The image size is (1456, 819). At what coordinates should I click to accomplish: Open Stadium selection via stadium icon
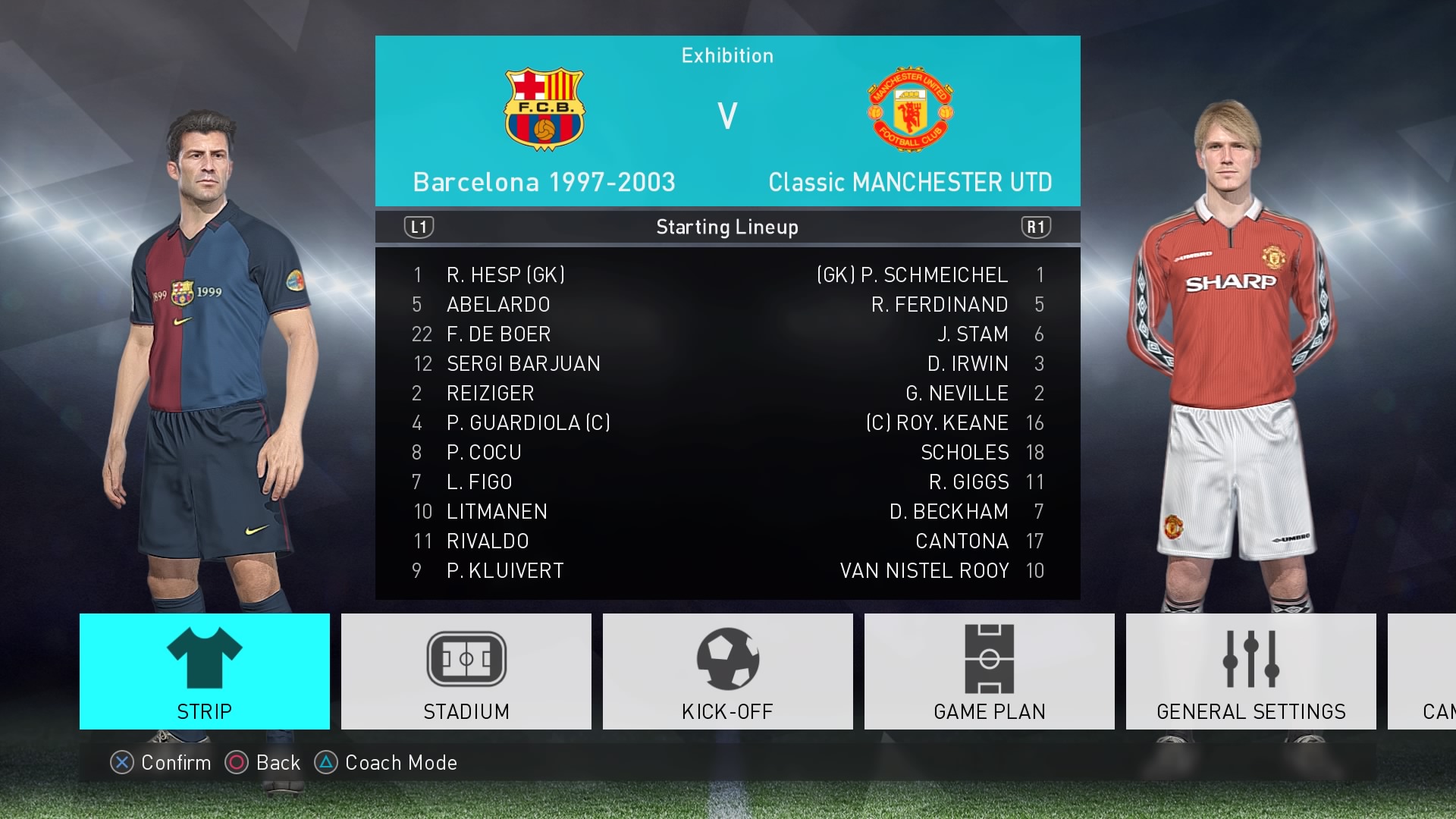click(x=465, y=658)
